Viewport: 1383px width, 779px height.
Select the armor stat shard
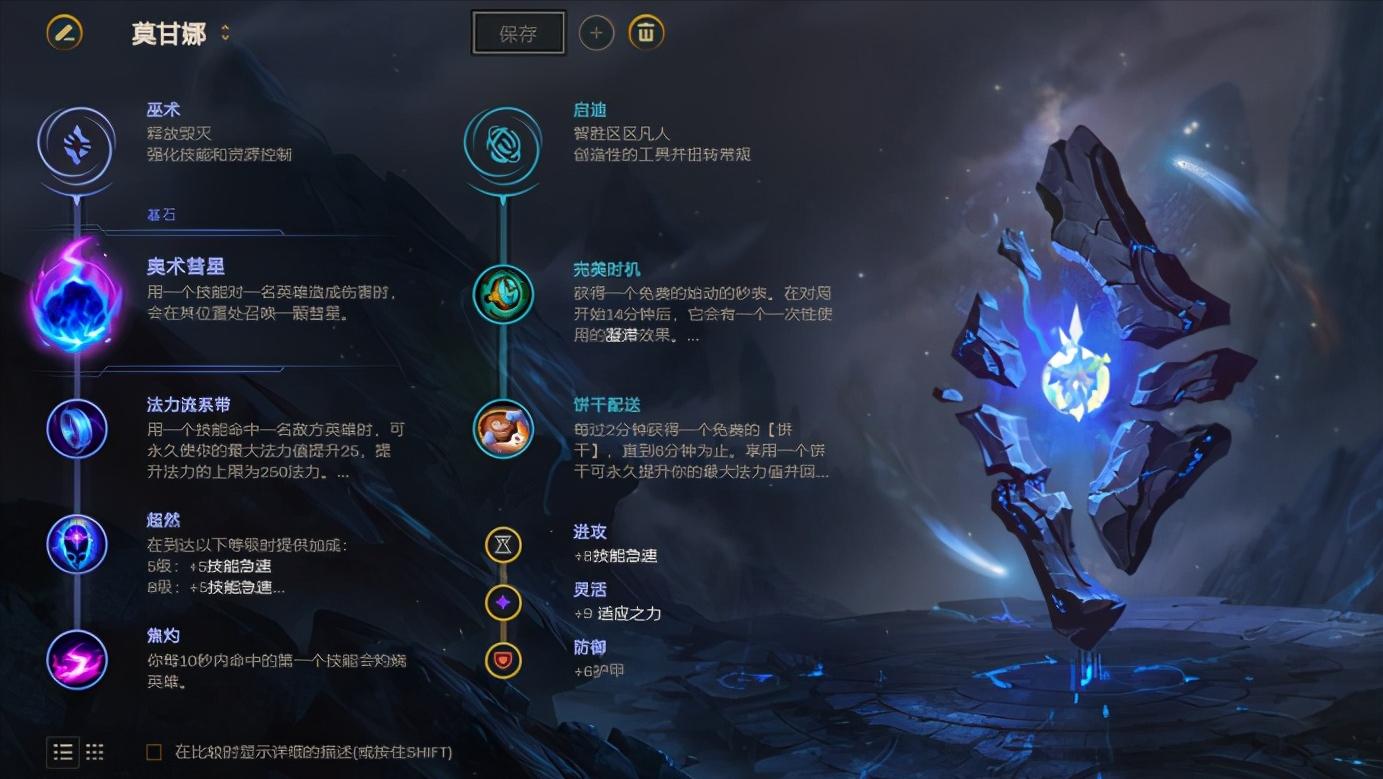point(502,659)
